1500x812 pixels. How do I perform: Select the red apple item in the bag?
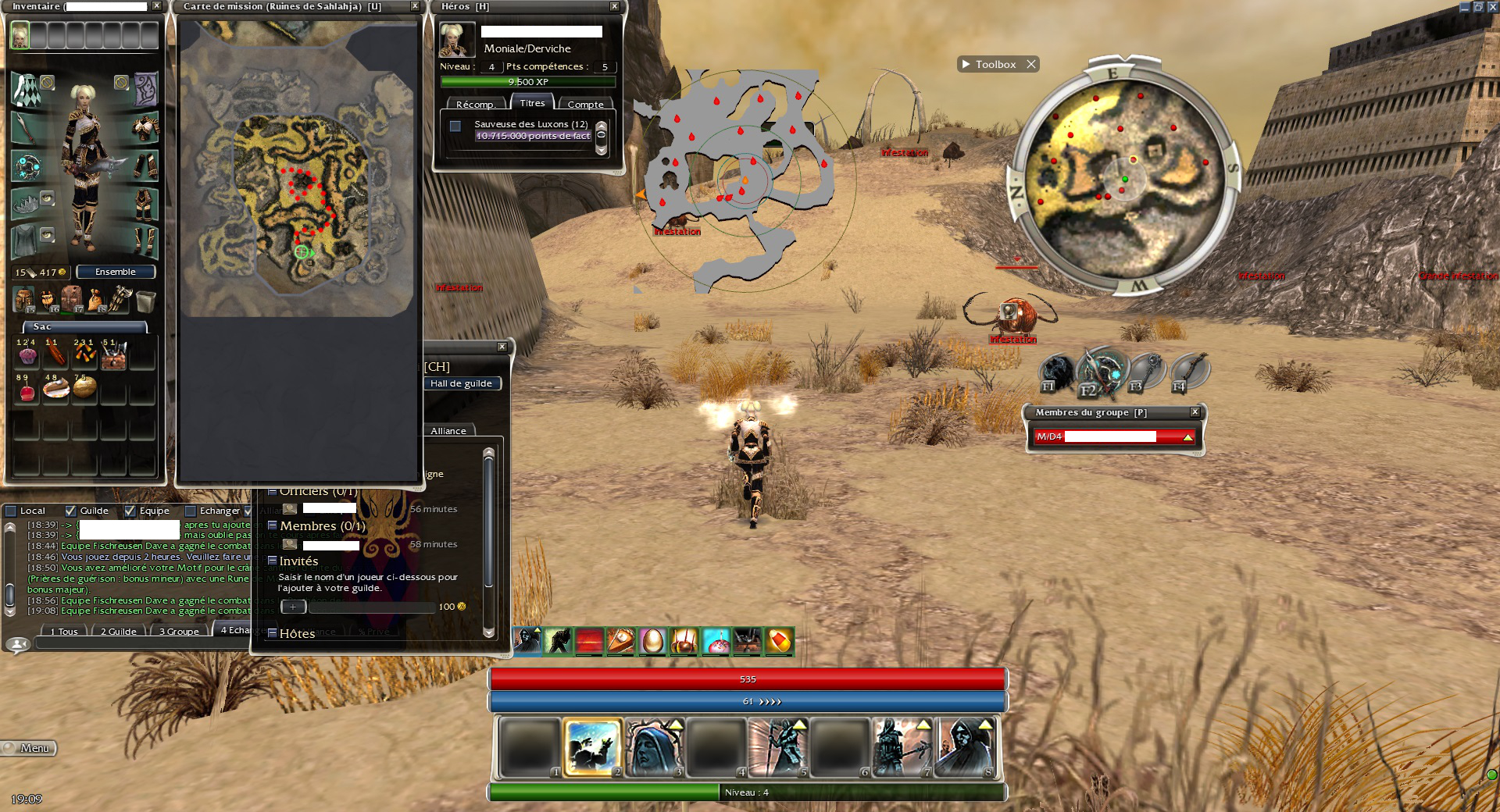(x=27, y=391)
